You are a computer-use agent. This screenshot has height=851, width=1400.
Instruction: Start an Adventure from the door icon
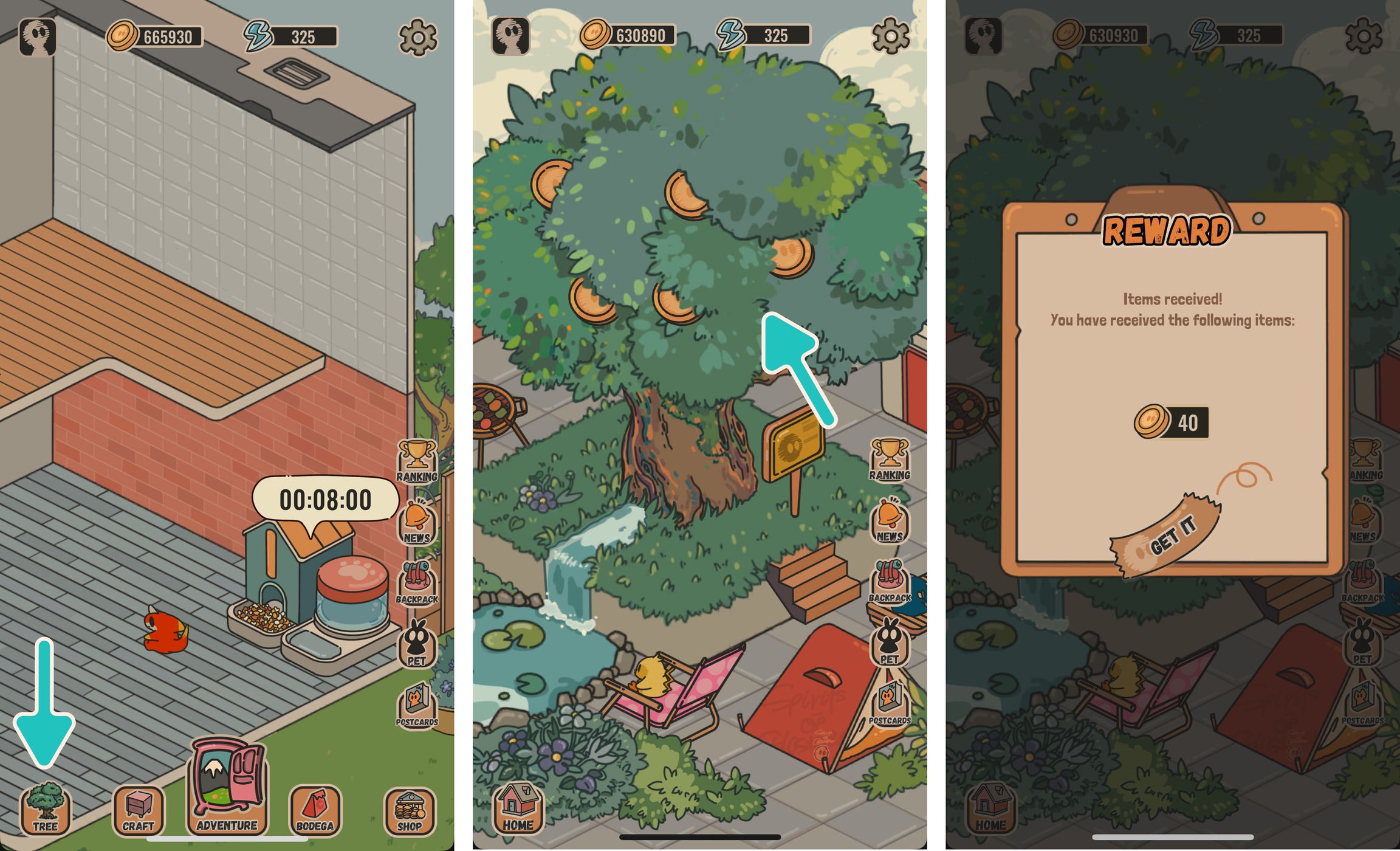[227, 787]
